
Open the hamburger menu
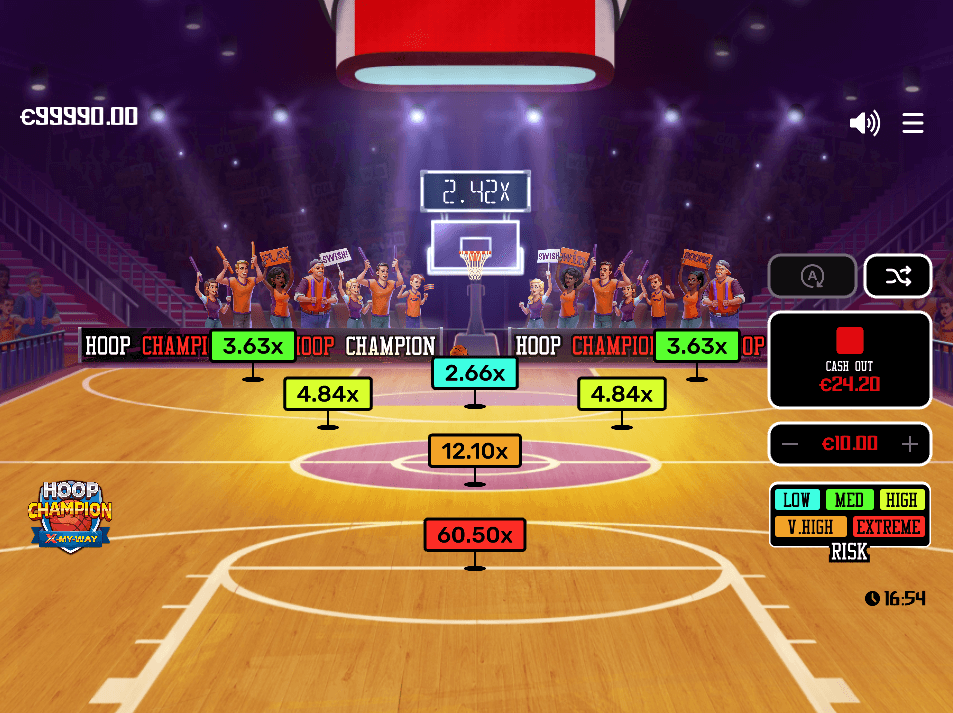pos(913,123)
